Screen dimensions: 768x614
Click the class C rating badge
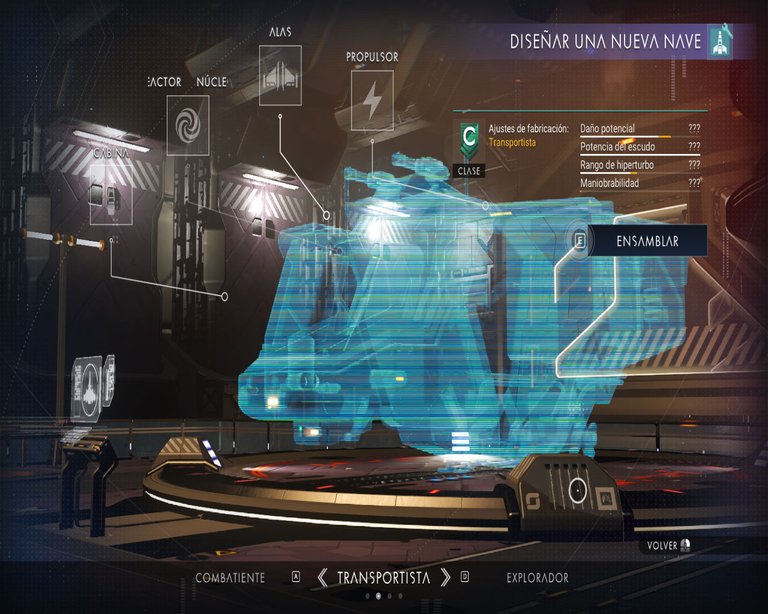(x=468, y=138)
